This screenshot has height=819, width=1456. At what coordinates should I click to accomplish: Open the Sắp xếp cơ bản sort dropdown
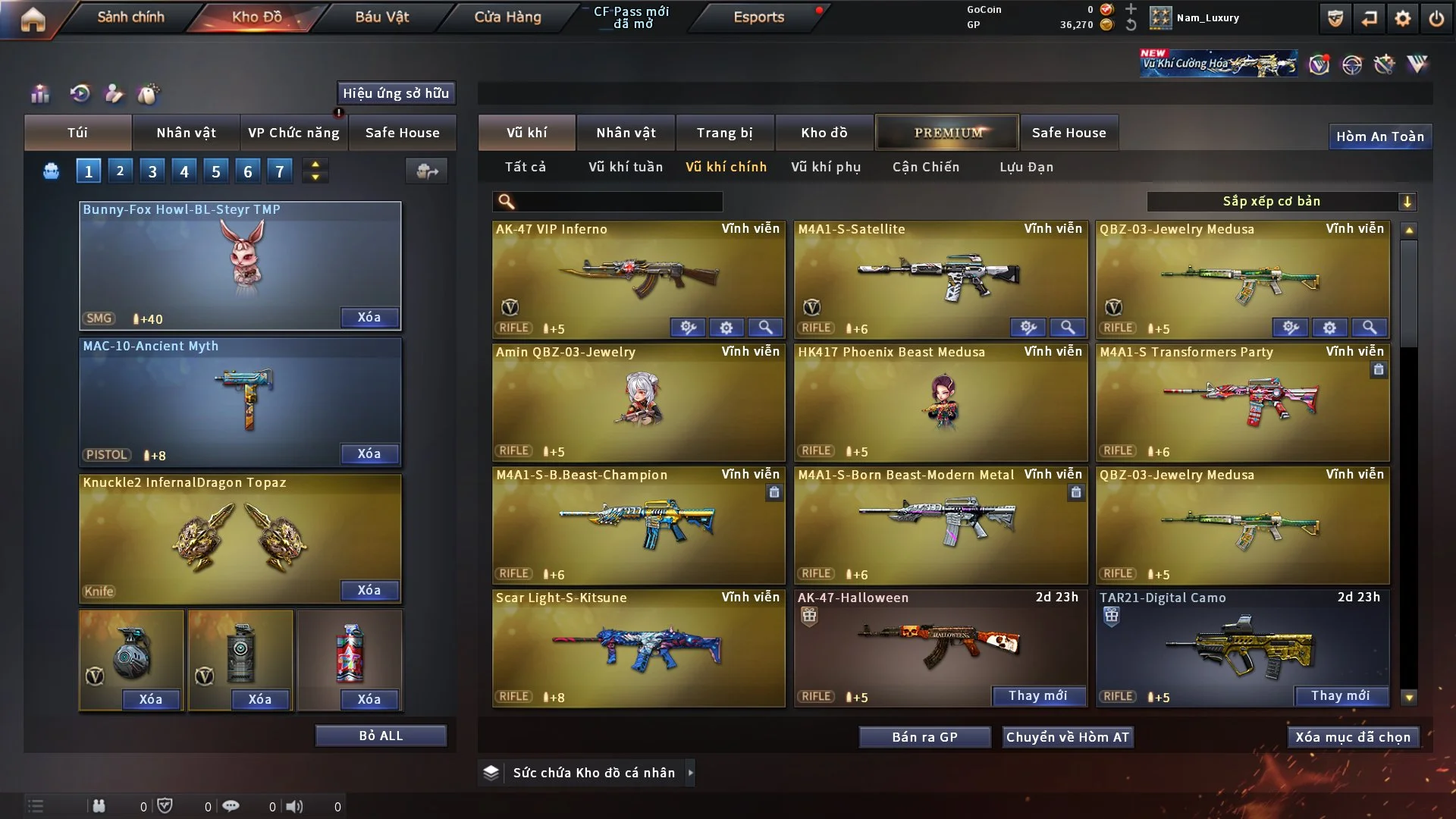[x=1281, y=202]
